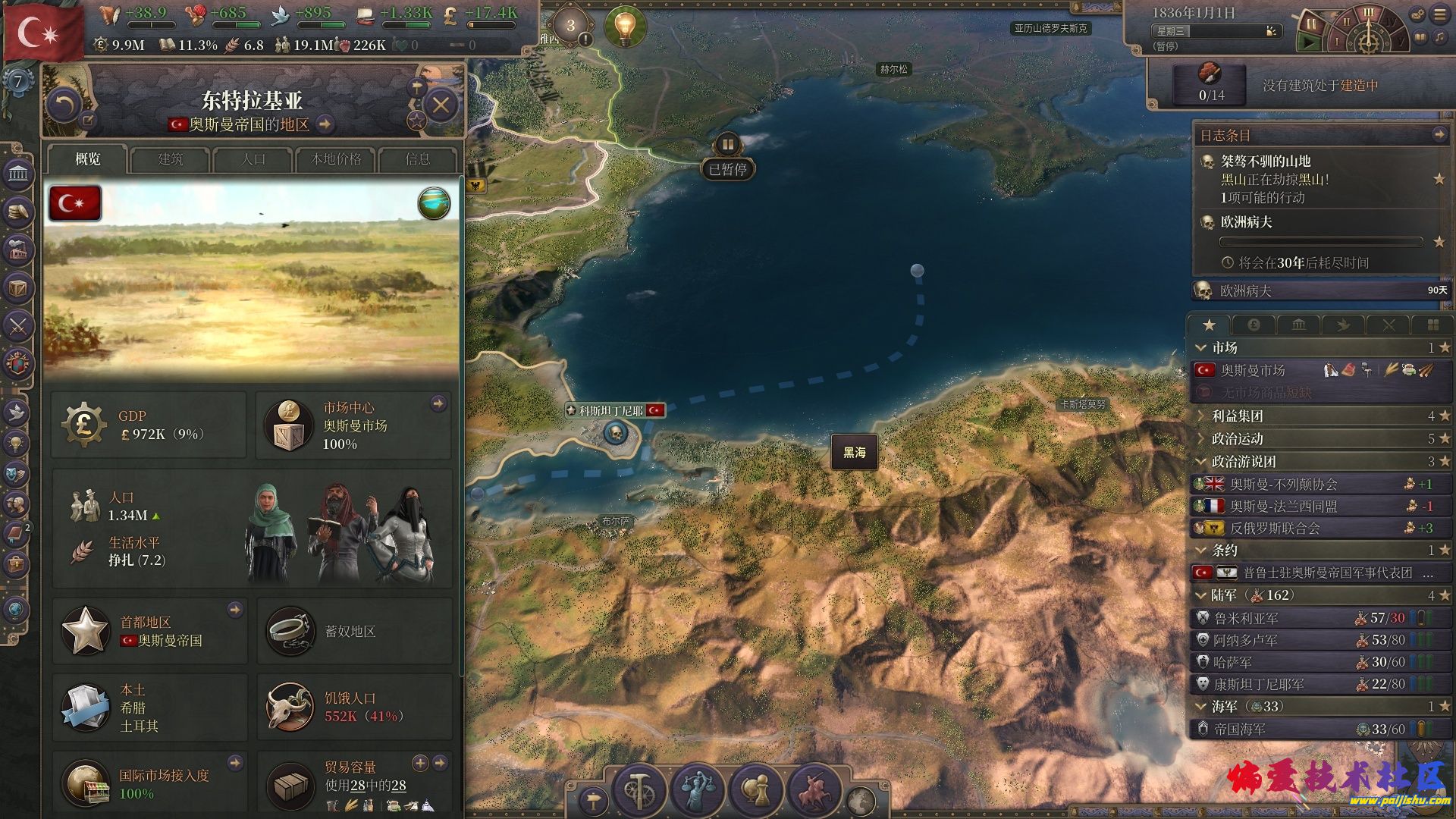The height and width of the screenshot is (819, 1456).
Task: Select the 奥斯曼市场 row
Action: pyautogui.click(x=1253, y=370)
